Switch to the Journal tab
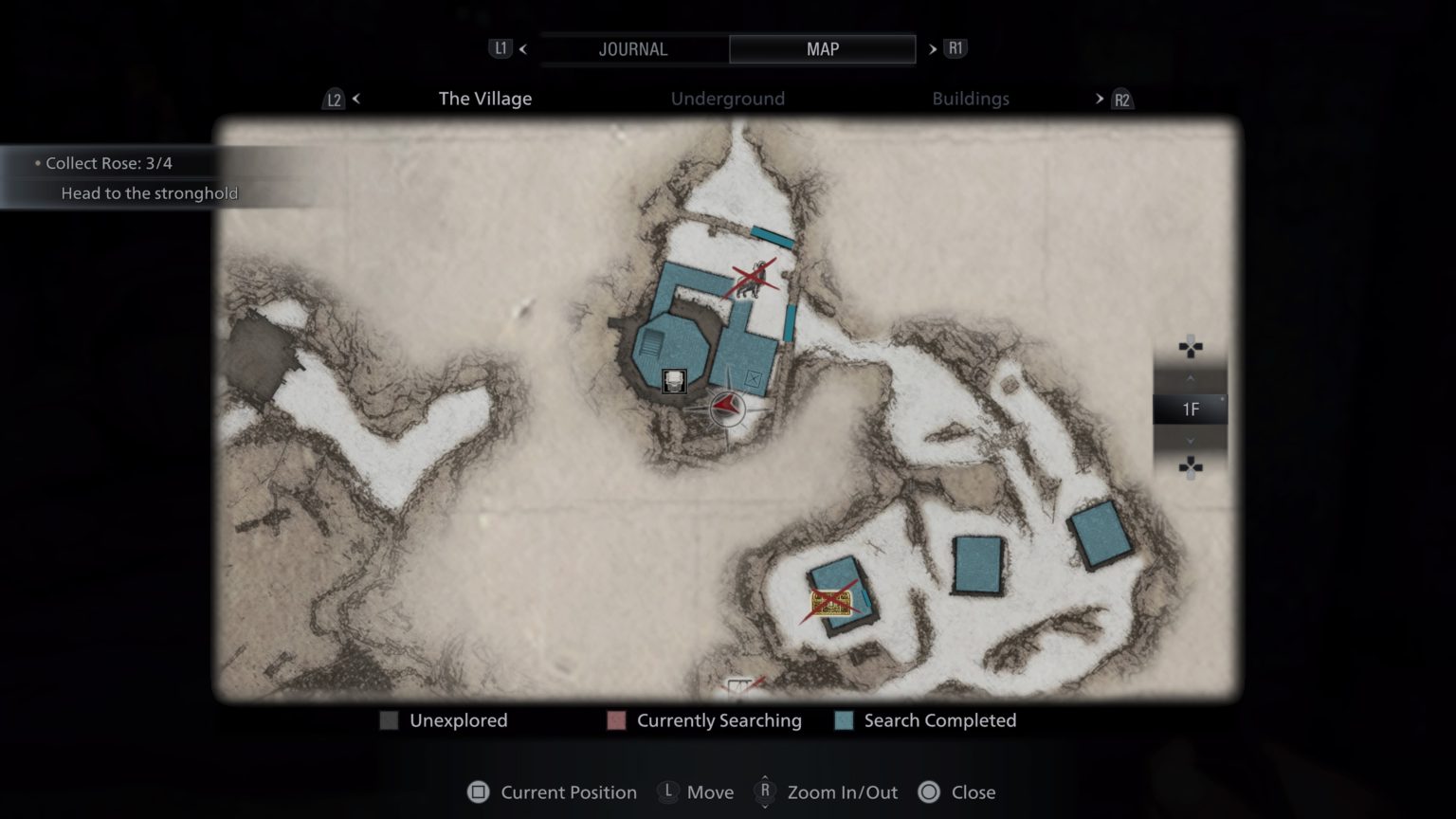 point(634,48)
